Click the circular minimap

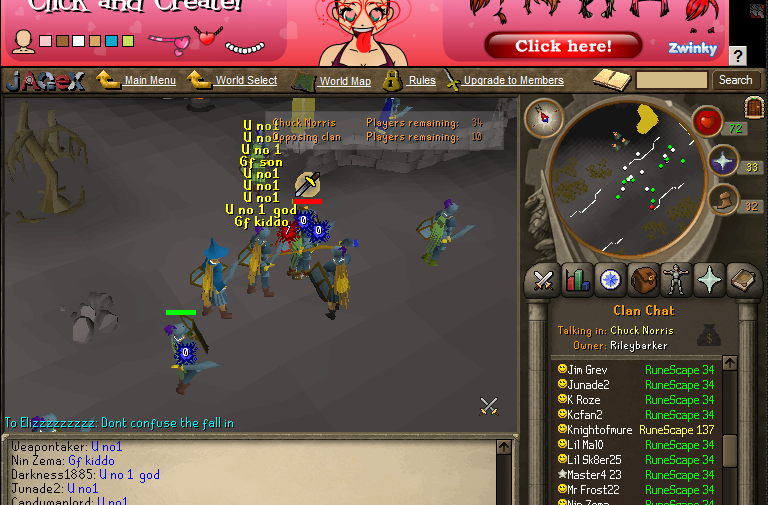tap(620, 176)
